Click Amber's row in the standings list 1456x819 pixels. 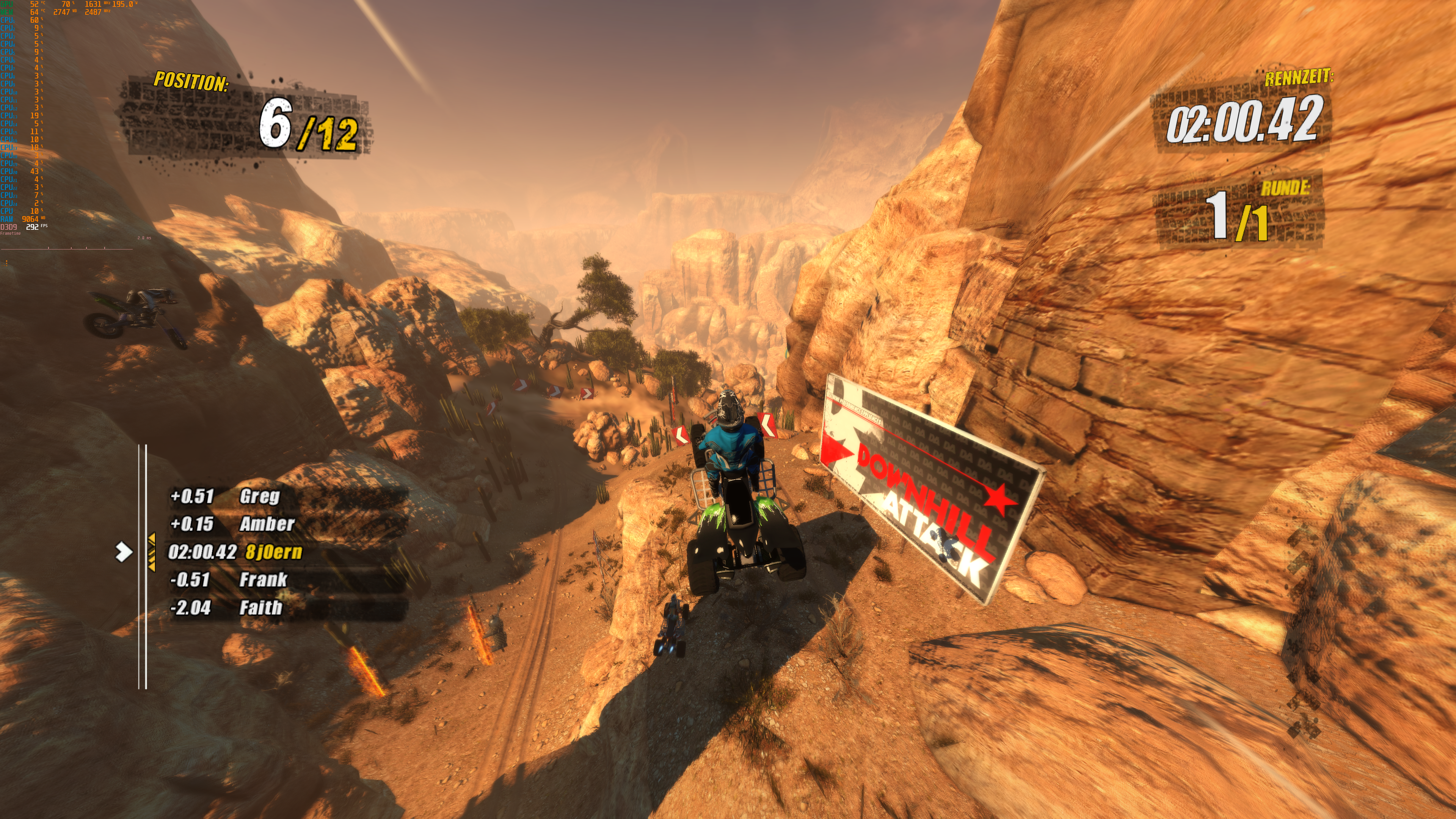tap(267, 524)
